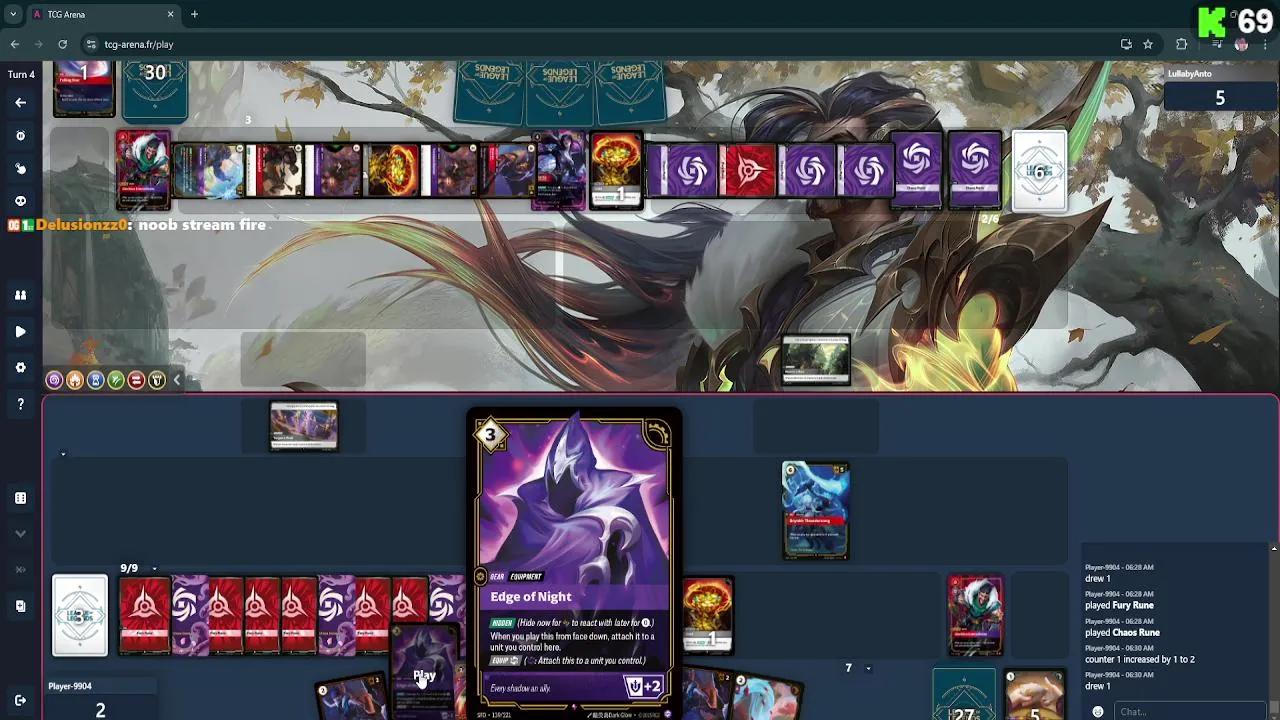1280x720 pixels.
Task: Open the emoji picker beside the chat box
Action: point(1098,711)
